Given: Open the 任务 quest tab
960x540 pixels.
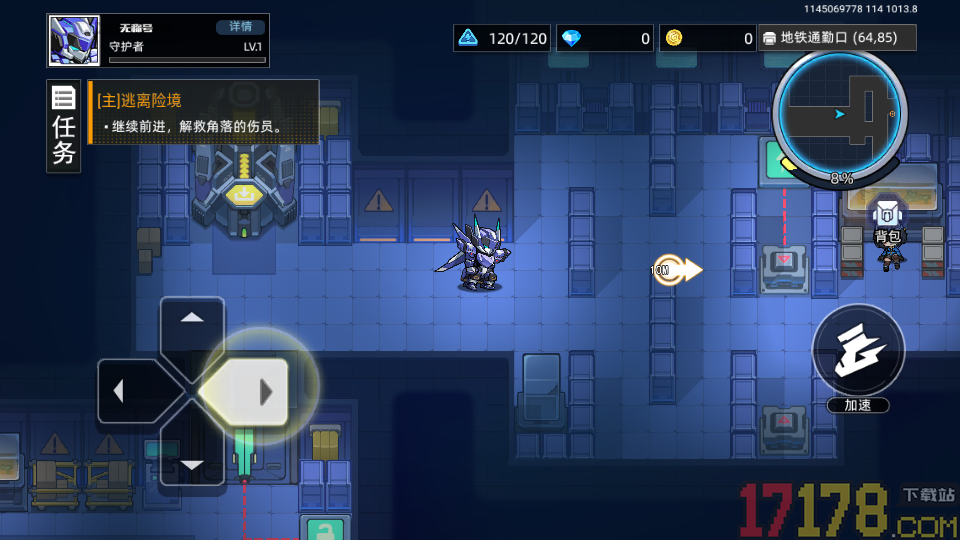Looking at the screenshot, I should [x=64, y=127].
